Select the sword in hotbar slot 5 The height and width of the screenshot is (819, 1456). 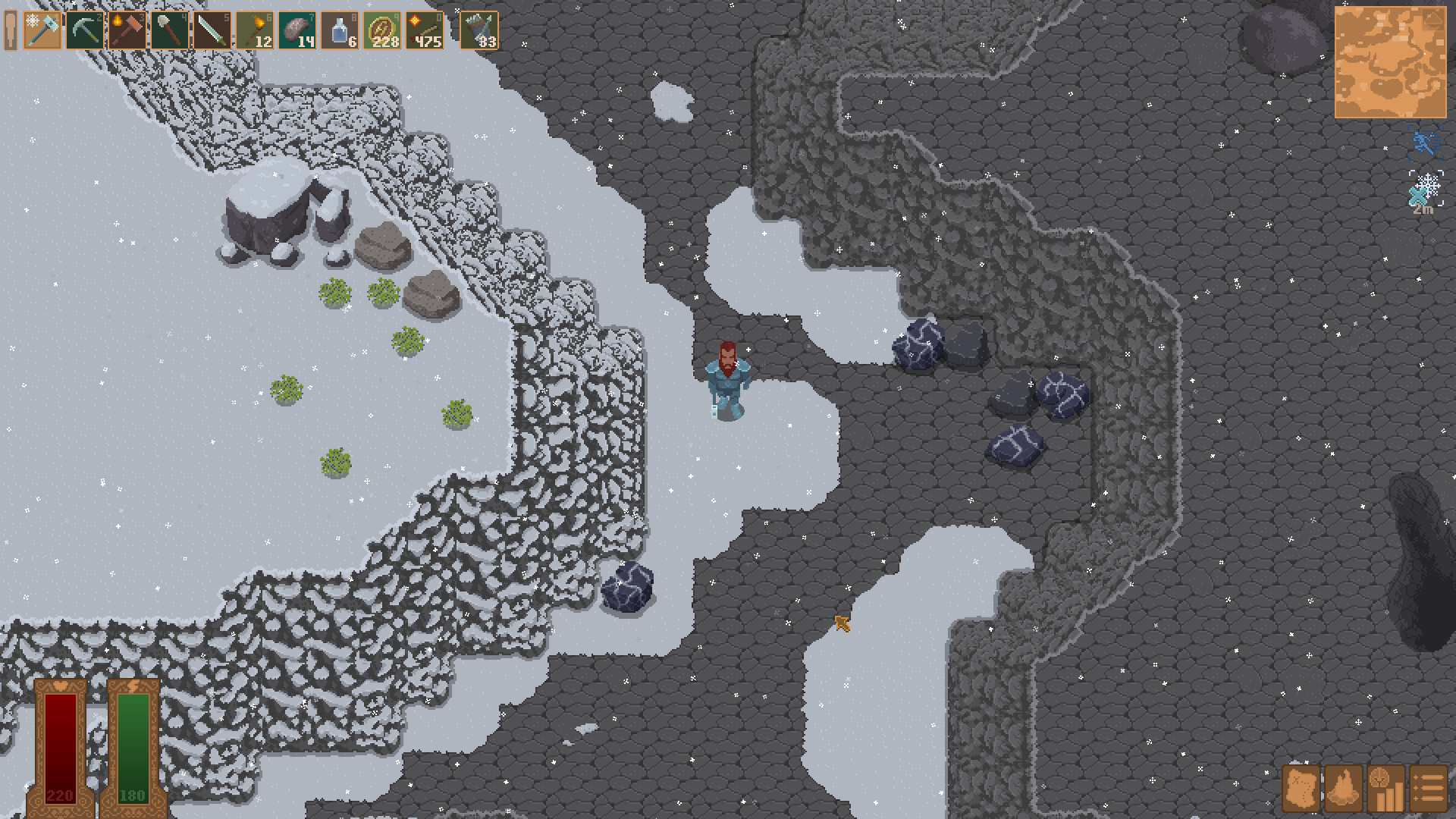click(x=213, y=30)
